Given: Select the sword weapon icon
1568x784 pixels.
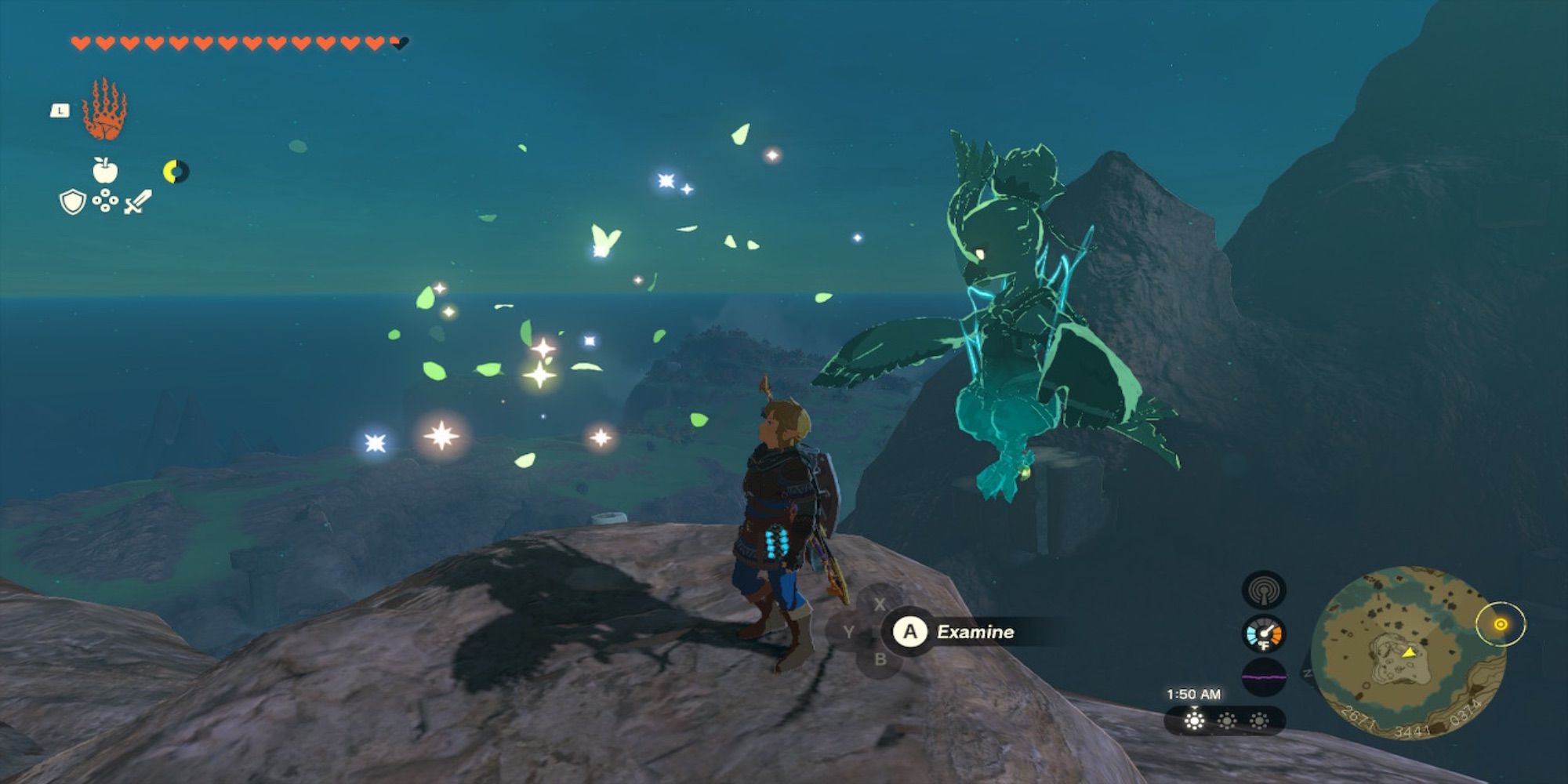Looking at the screenshot, I should coord(138,201).
